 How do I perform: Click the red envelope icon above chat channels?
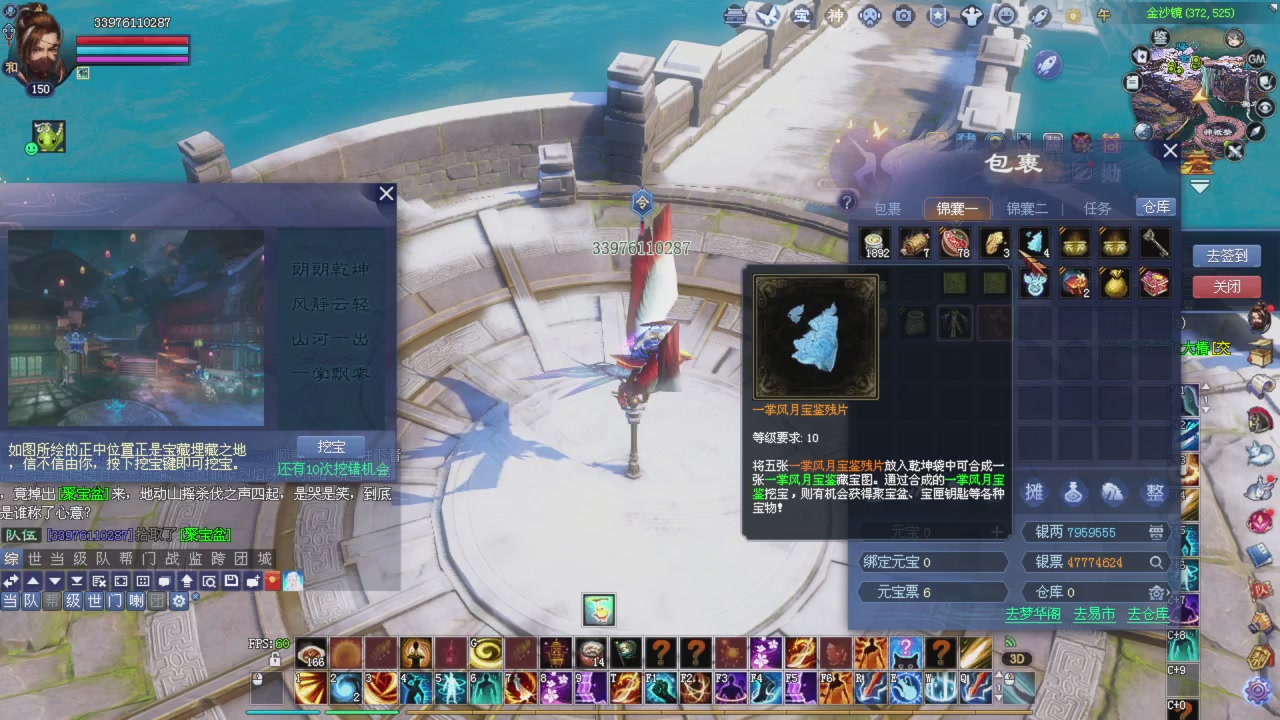click(x=272, y=579)
